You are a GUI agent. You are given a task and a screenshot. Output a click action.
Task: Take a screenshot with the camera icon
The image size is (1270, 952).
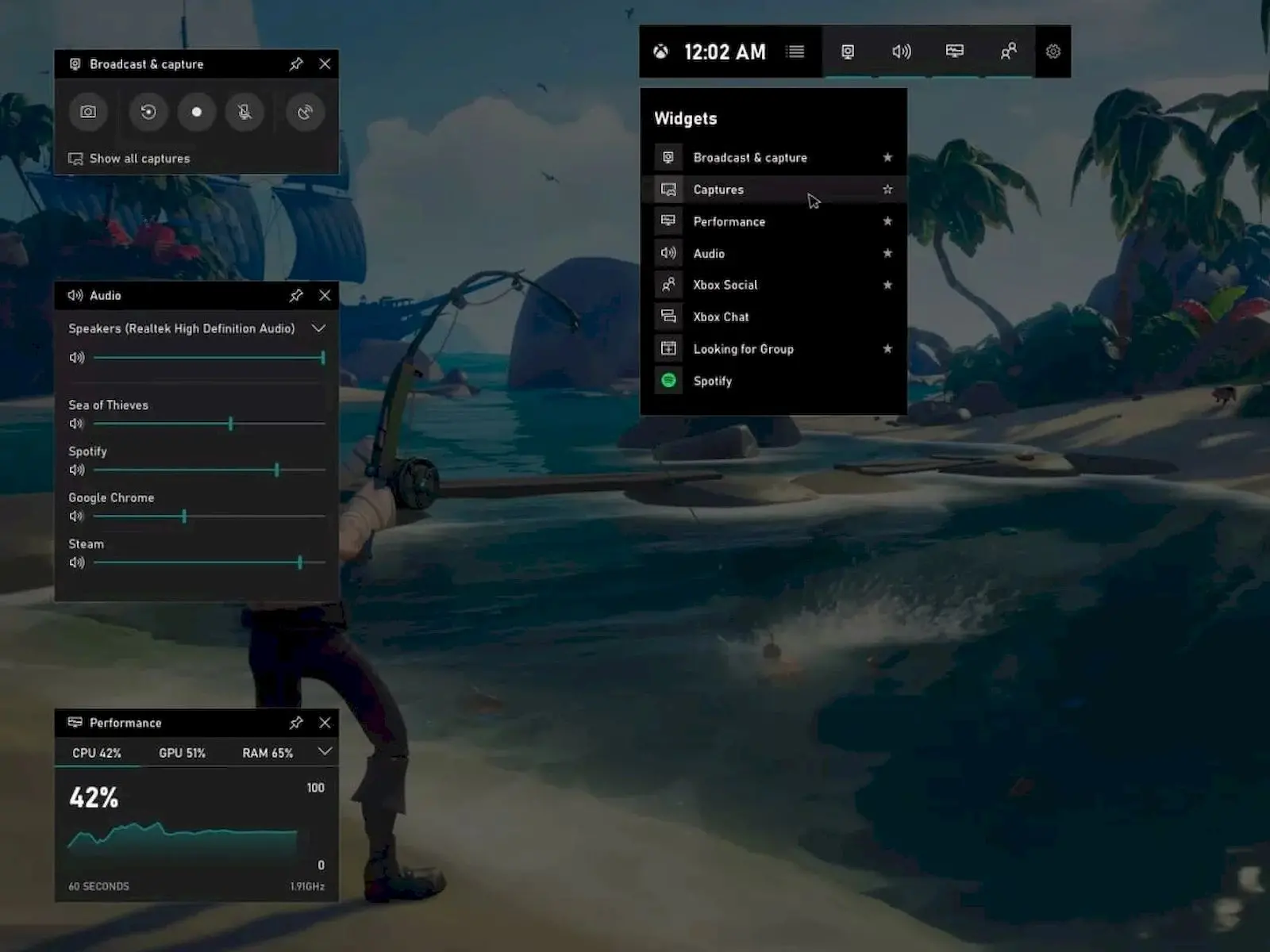pos(87,113)
